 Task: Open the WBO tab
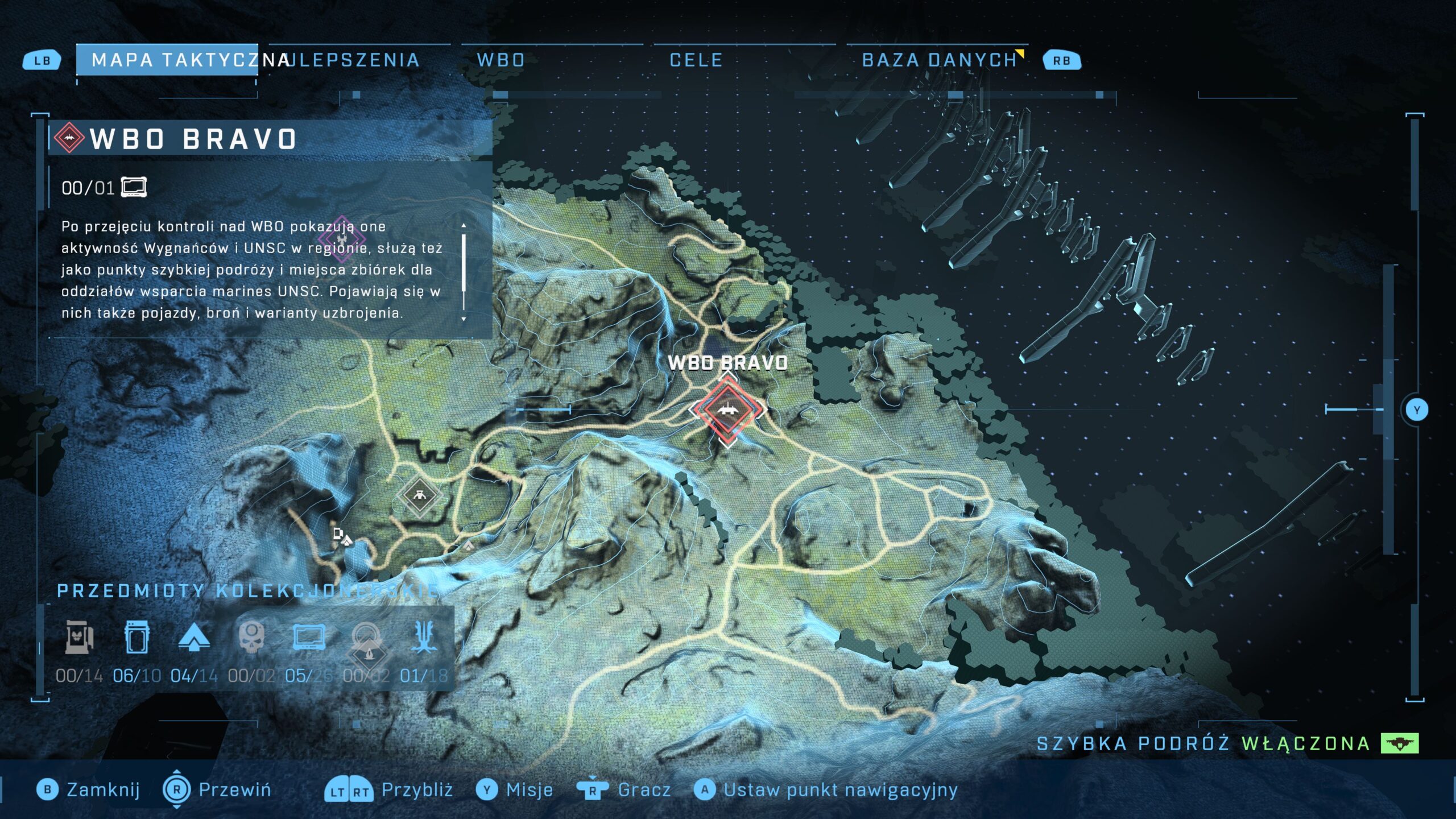(x=500, y=60)
